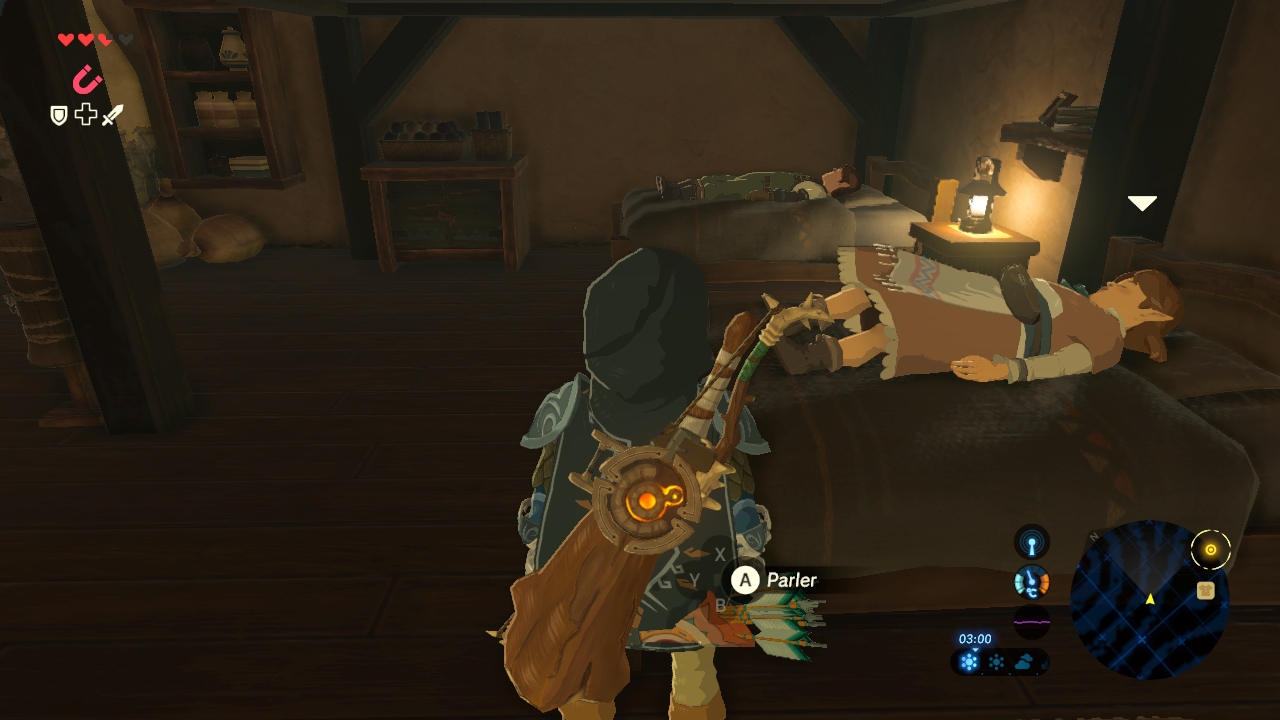1280x720 pixels.
Task: Select the glowing yellow objective marker
Action: (x=1211, y=549)
